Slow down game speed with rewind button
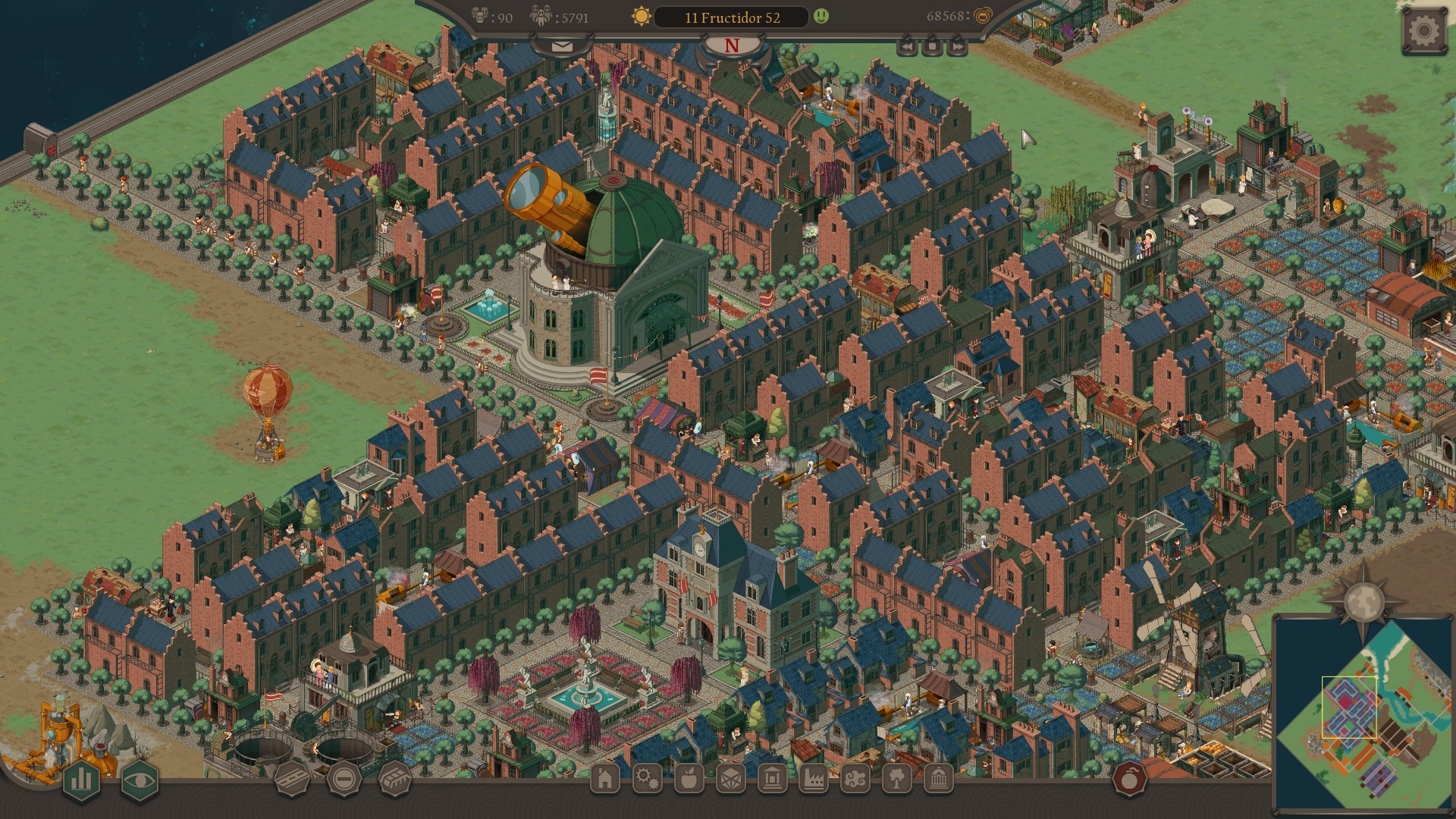 pyautogui.click(x=908, y=47)
